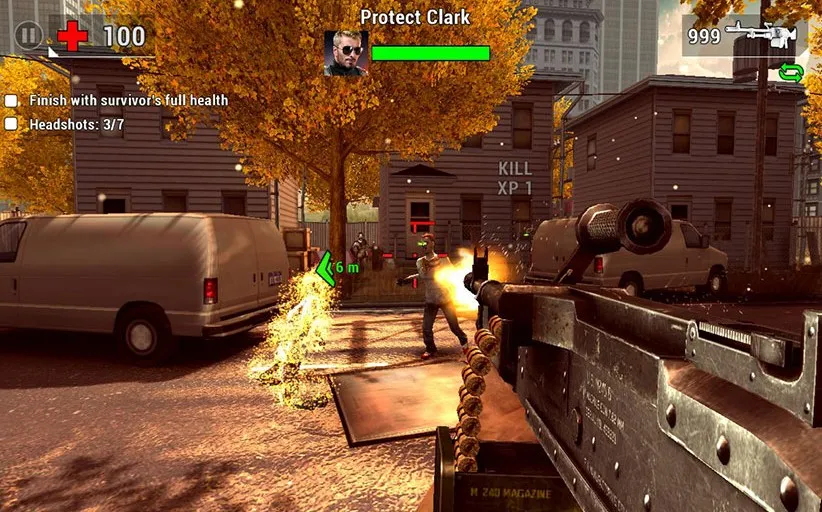Tap the green weapon swap arrows
The height and width of the screenshot is (512, 822).
click(x=791, y=72)
